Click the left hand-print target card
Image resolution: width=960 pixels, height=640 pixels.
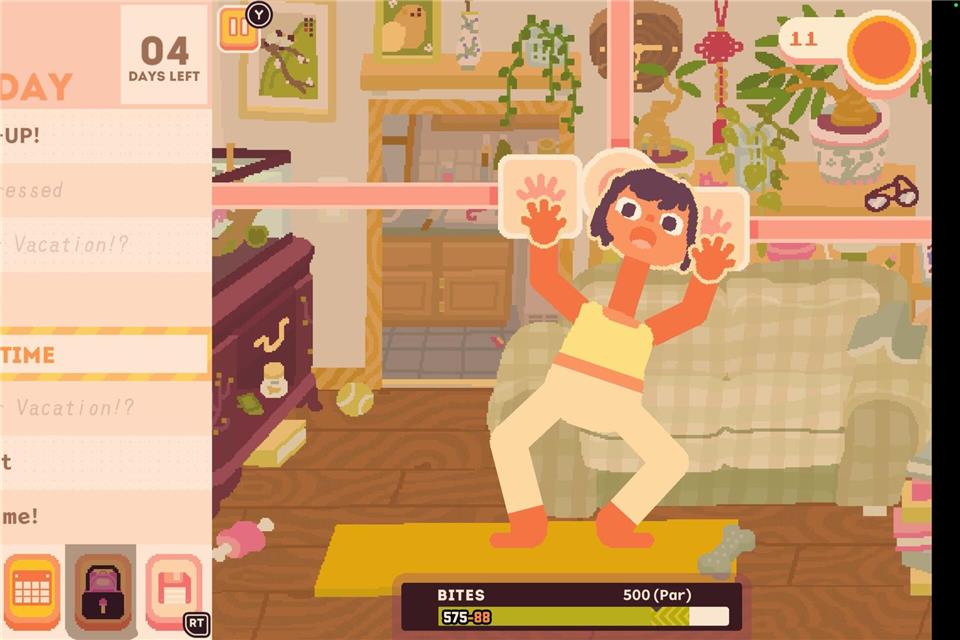point(539,195)
